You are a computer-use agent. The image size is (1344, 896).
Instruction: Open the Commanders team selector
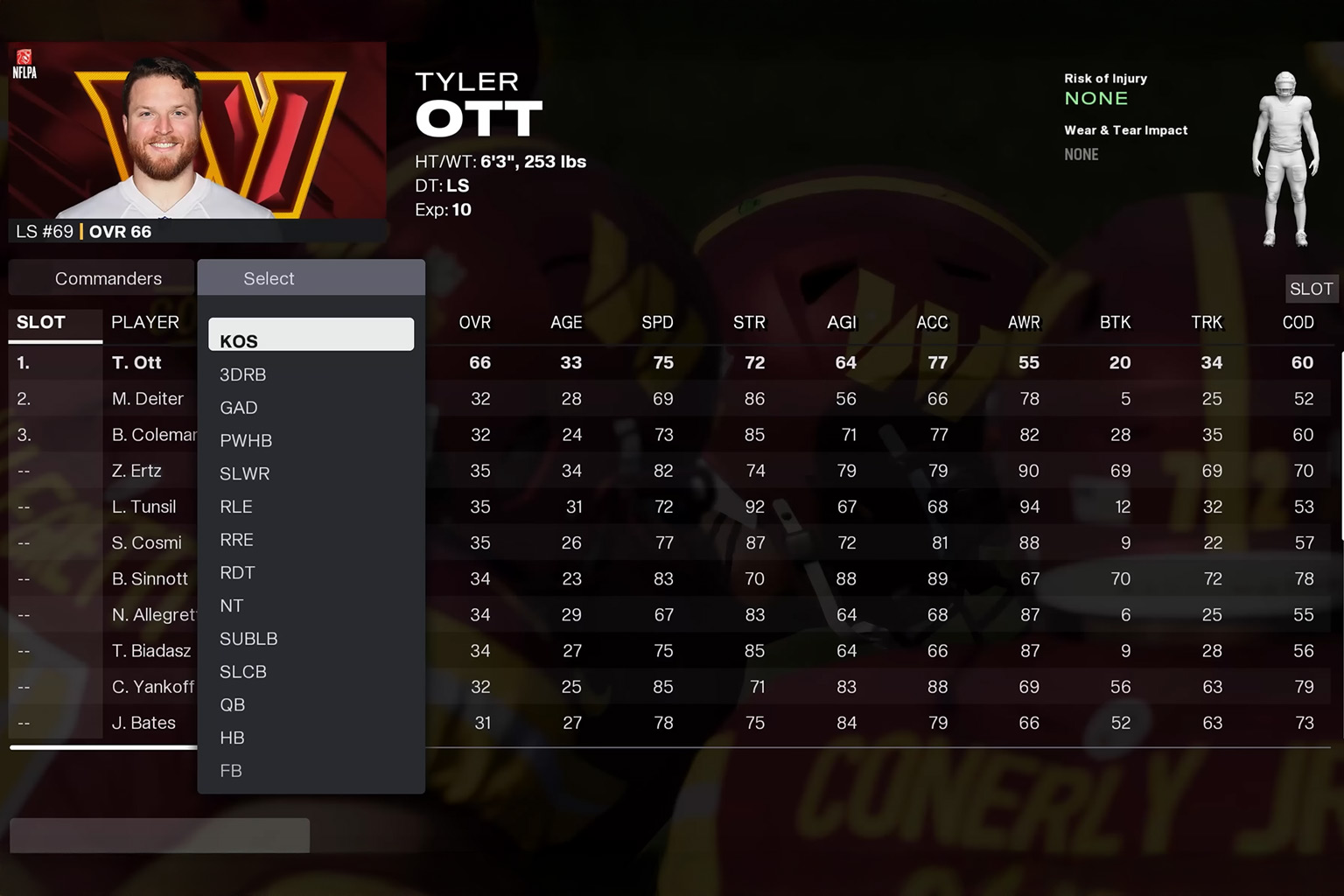(108, 278)
